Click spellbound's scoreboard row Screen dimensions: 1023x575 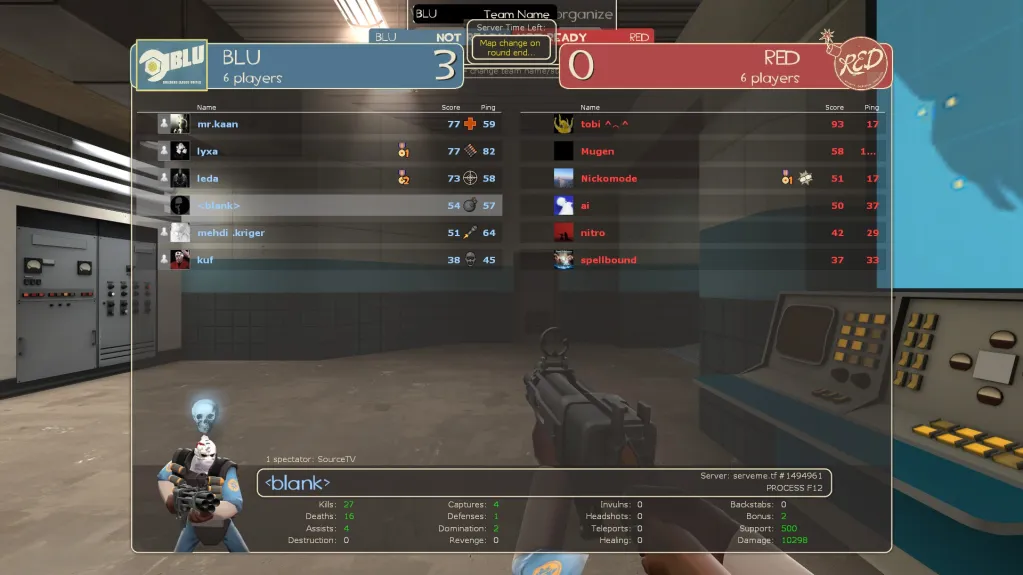click(x=700, y=260)
